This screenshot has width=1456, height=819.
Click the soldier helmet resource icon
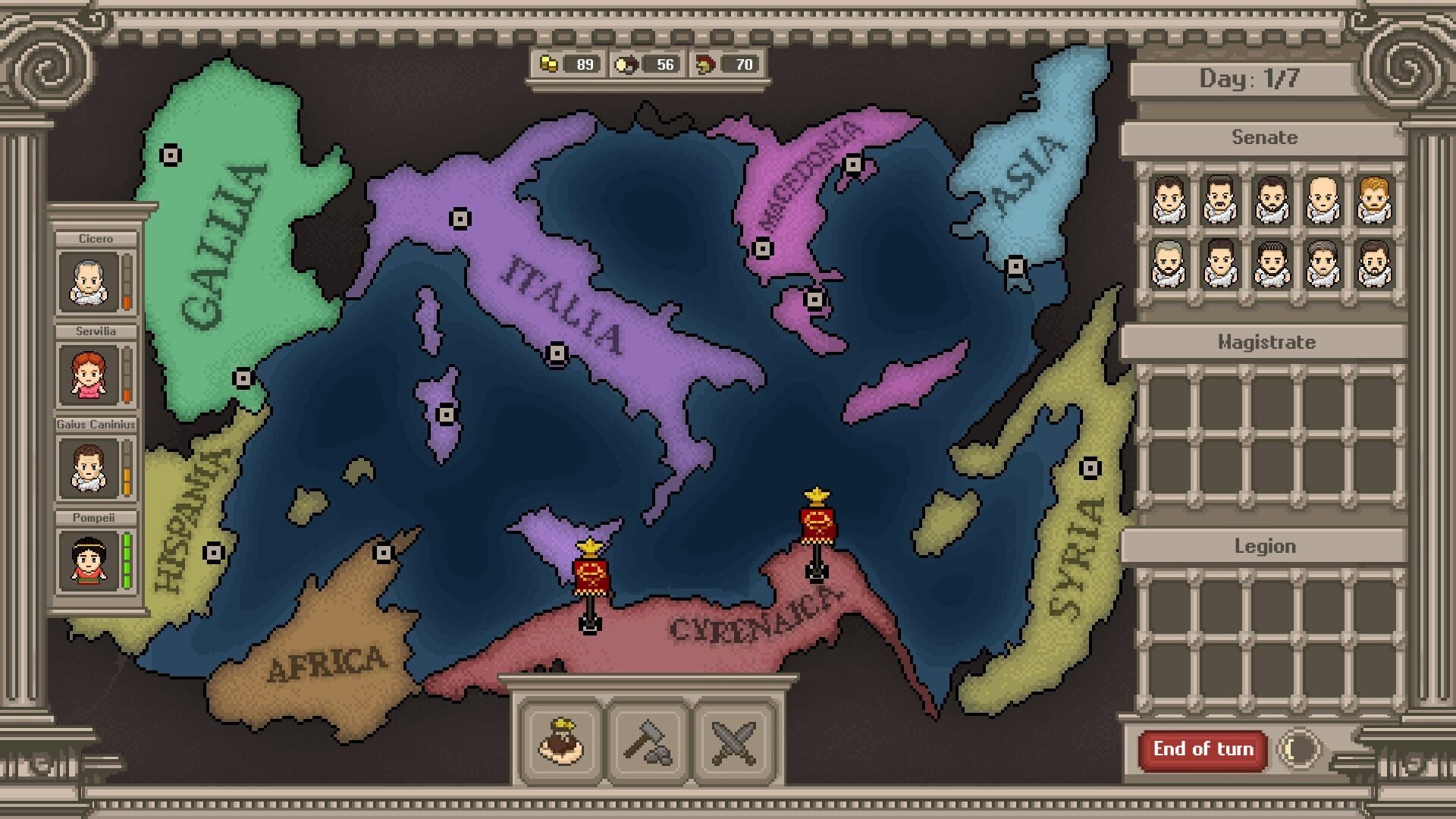pos(704,64)
